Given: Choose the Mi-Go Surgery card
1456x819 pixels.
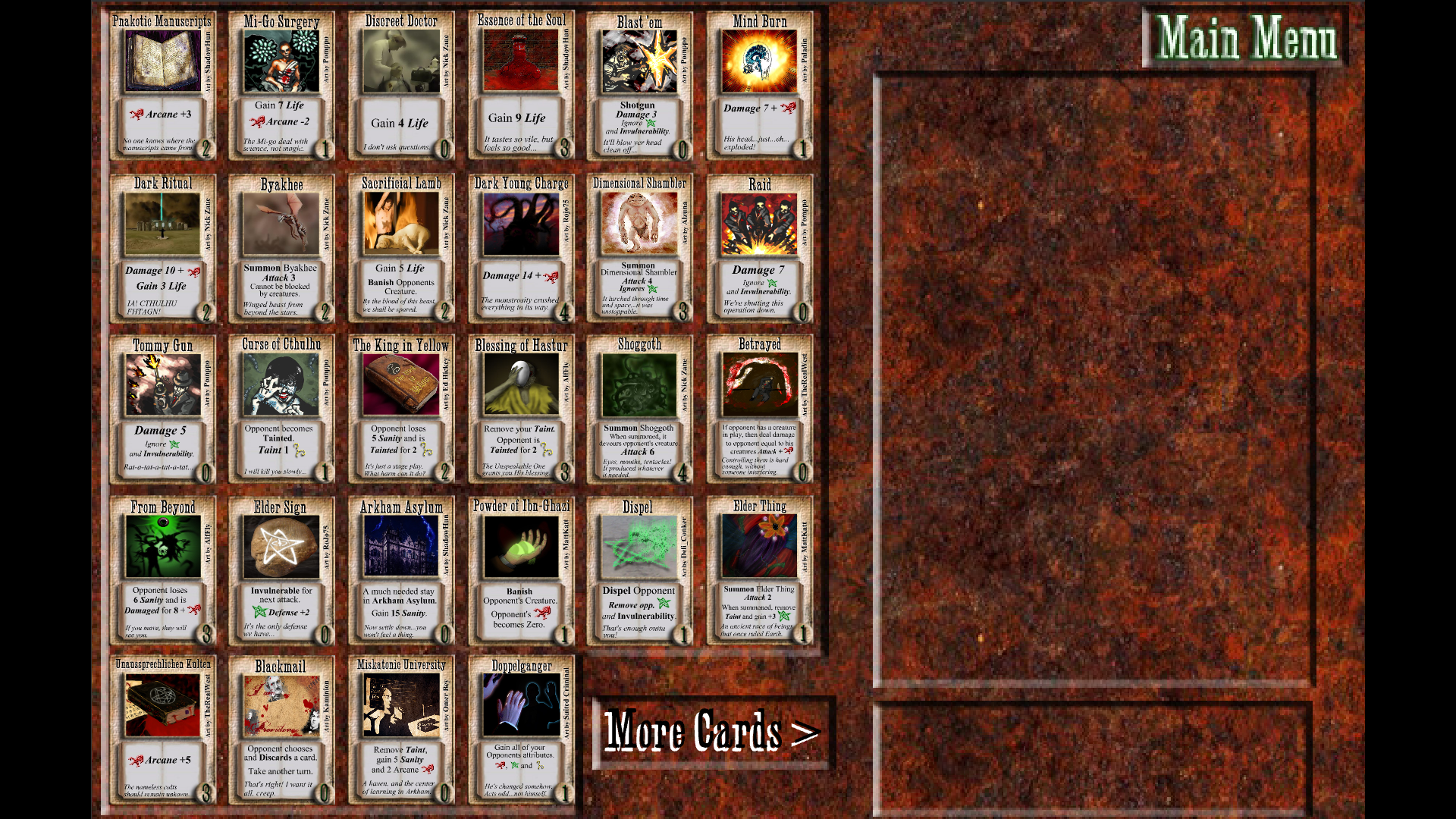Looking at the screenshot, I should pos(282,85).
